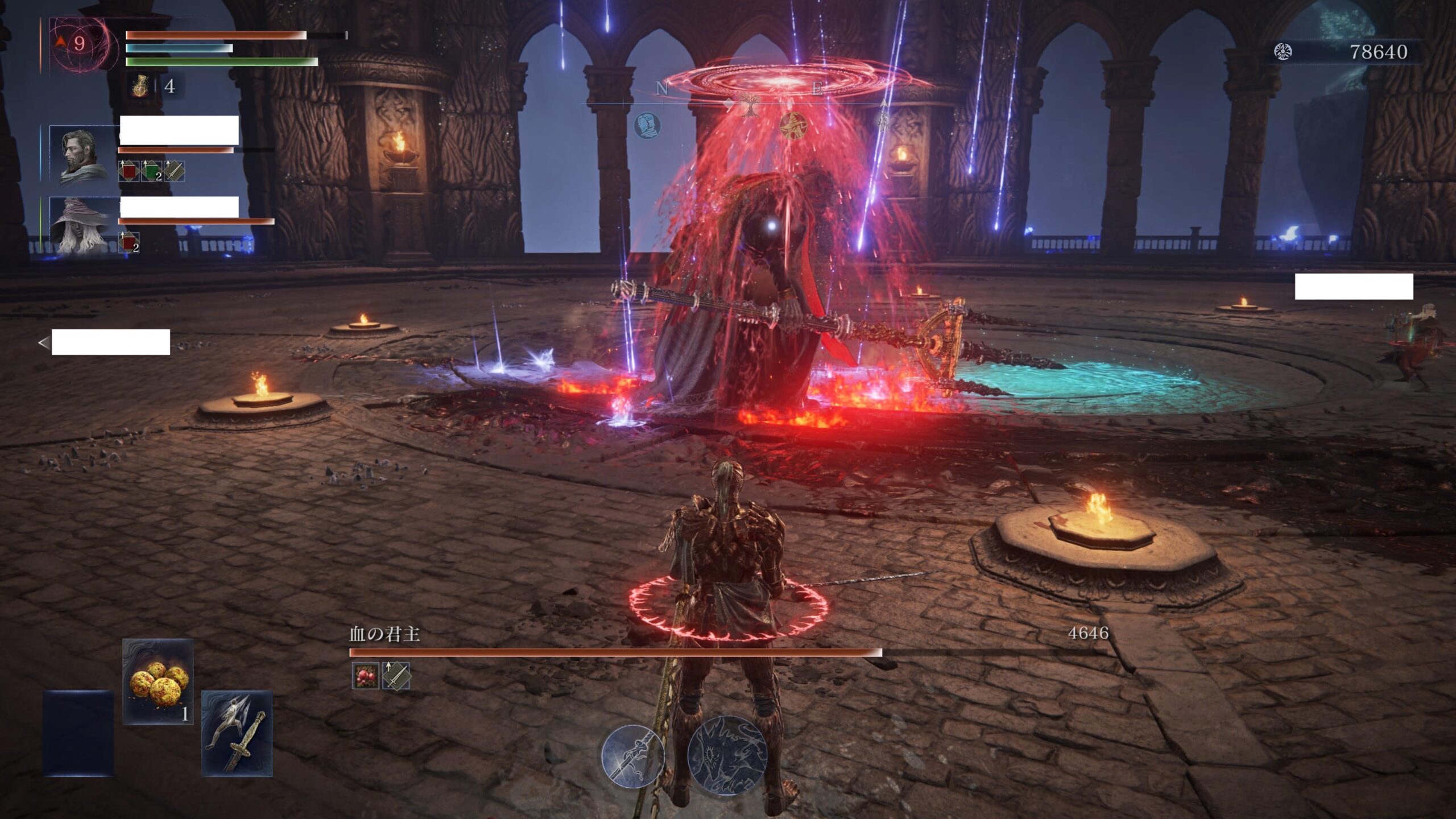1456x819 pixels.
Task: Click the level 9 emblem
Action: coord(79,44)
